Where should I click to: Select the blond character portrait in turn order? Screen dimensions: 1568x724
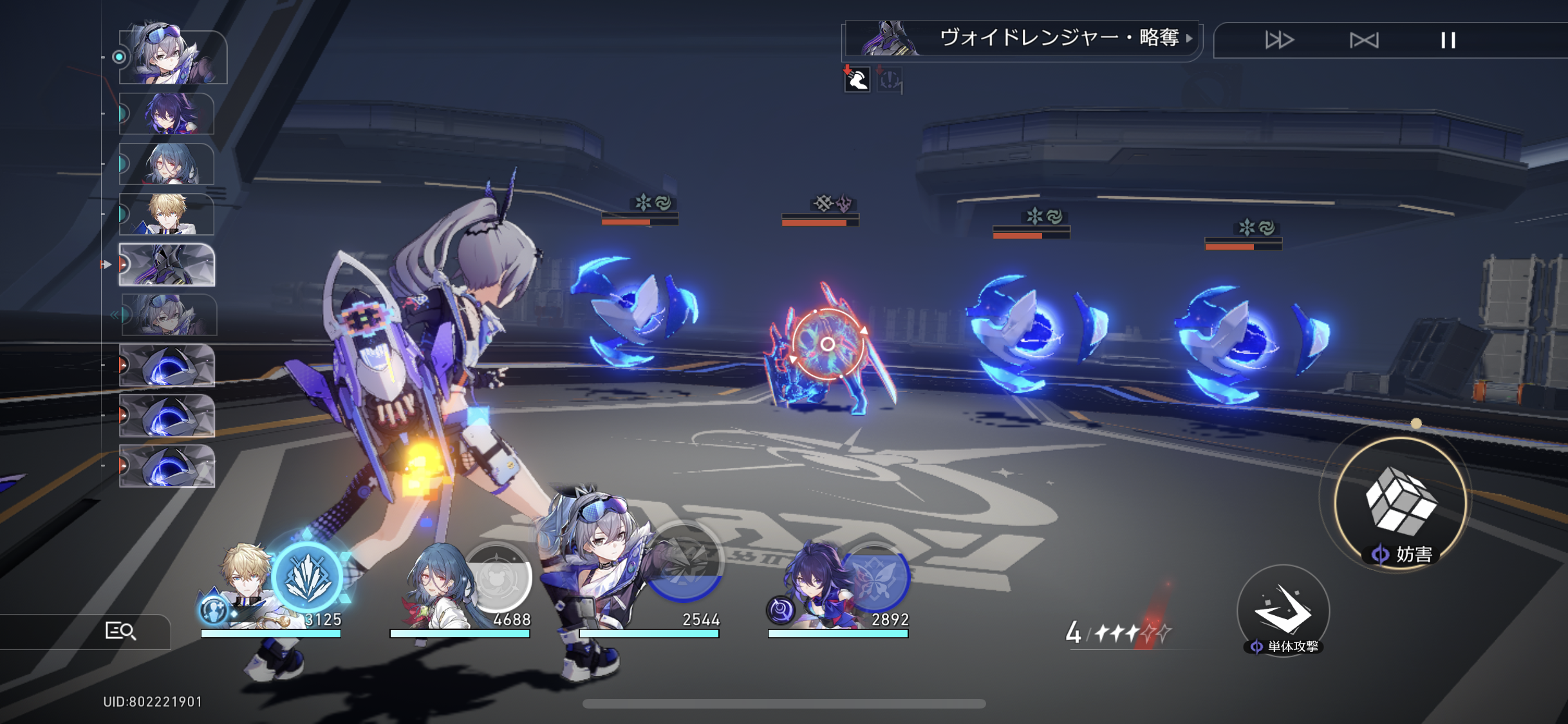click(167, 214)
